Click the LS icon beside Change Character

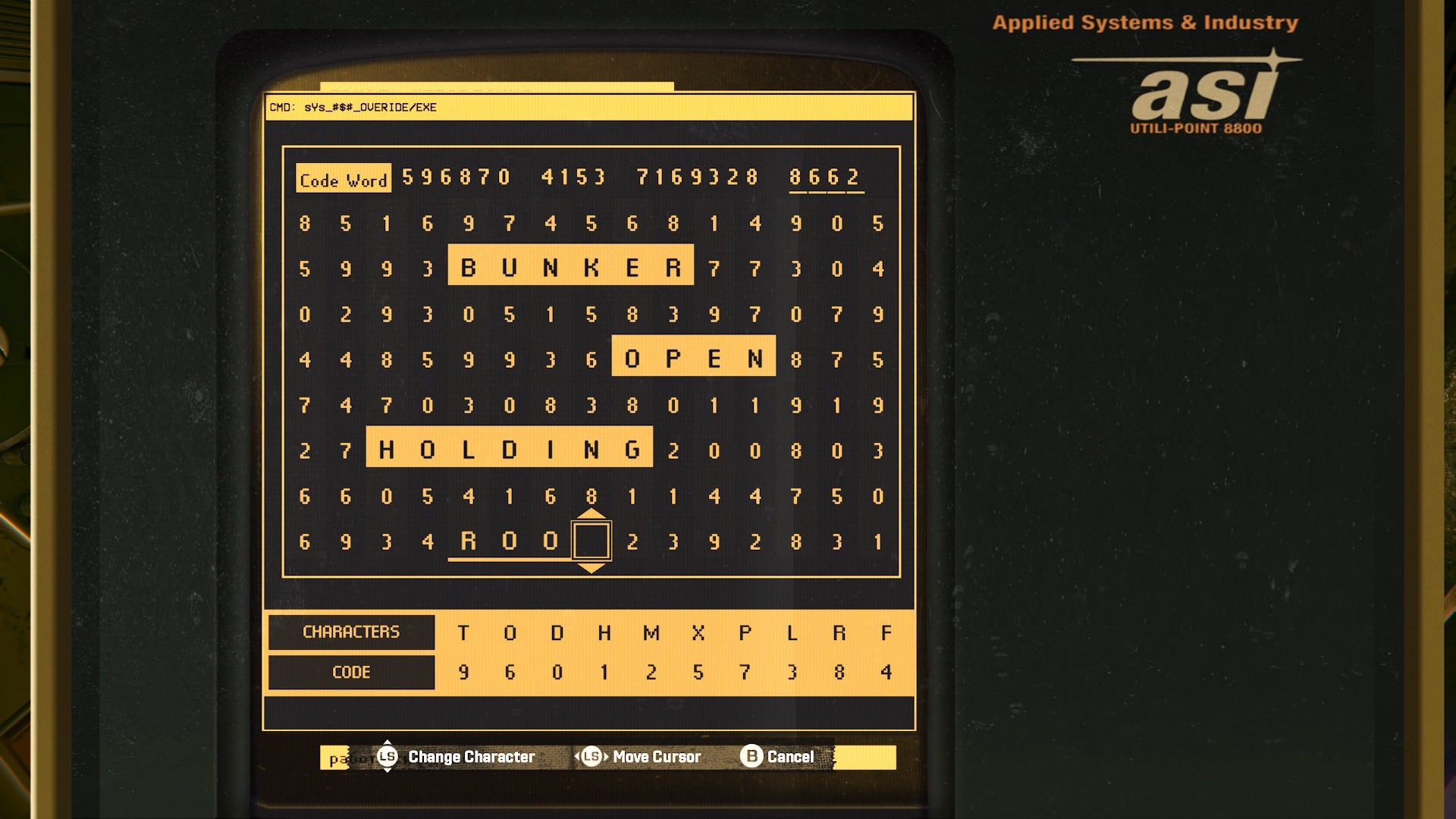(x=387, y=756)
